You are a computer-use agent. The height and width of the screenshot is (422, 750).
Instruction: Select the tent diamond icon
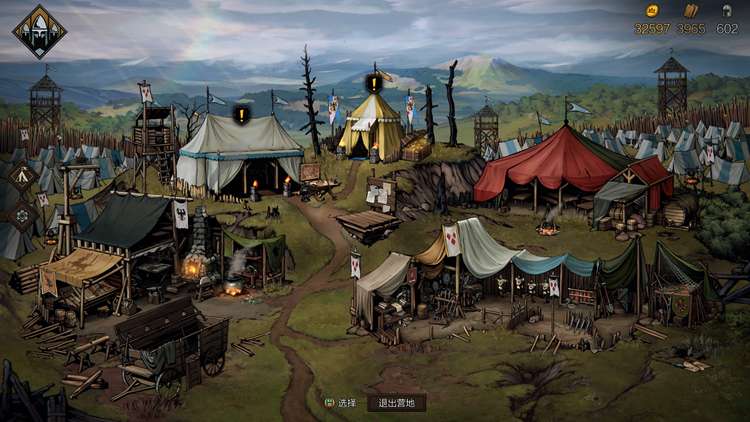(x=20, y=178)
